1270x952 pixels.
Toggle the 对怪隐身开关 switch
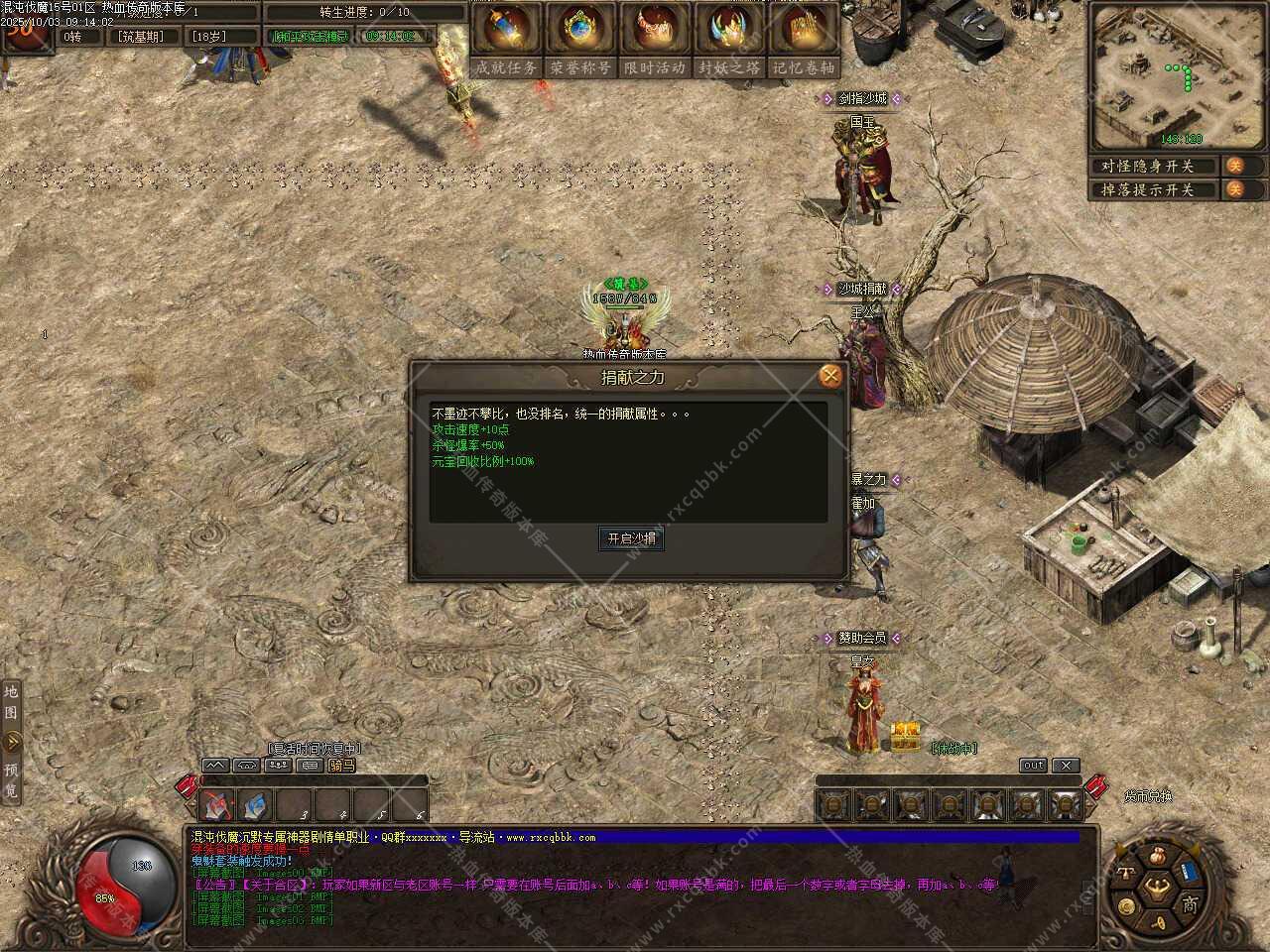tap(1234, 166)
